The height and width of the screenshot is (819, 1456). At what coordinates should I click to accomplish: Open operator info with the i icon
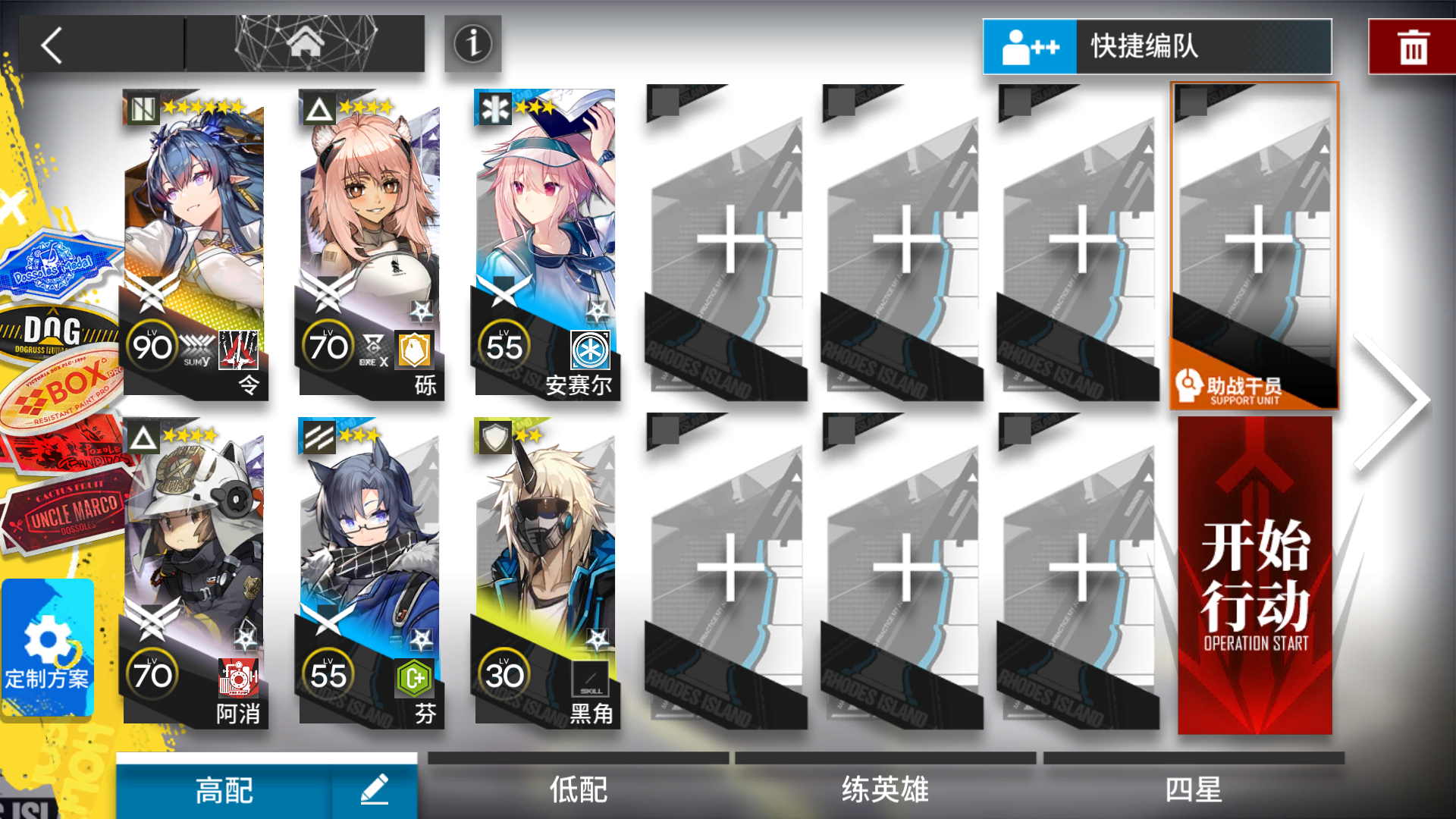click(x=472, y=44)
